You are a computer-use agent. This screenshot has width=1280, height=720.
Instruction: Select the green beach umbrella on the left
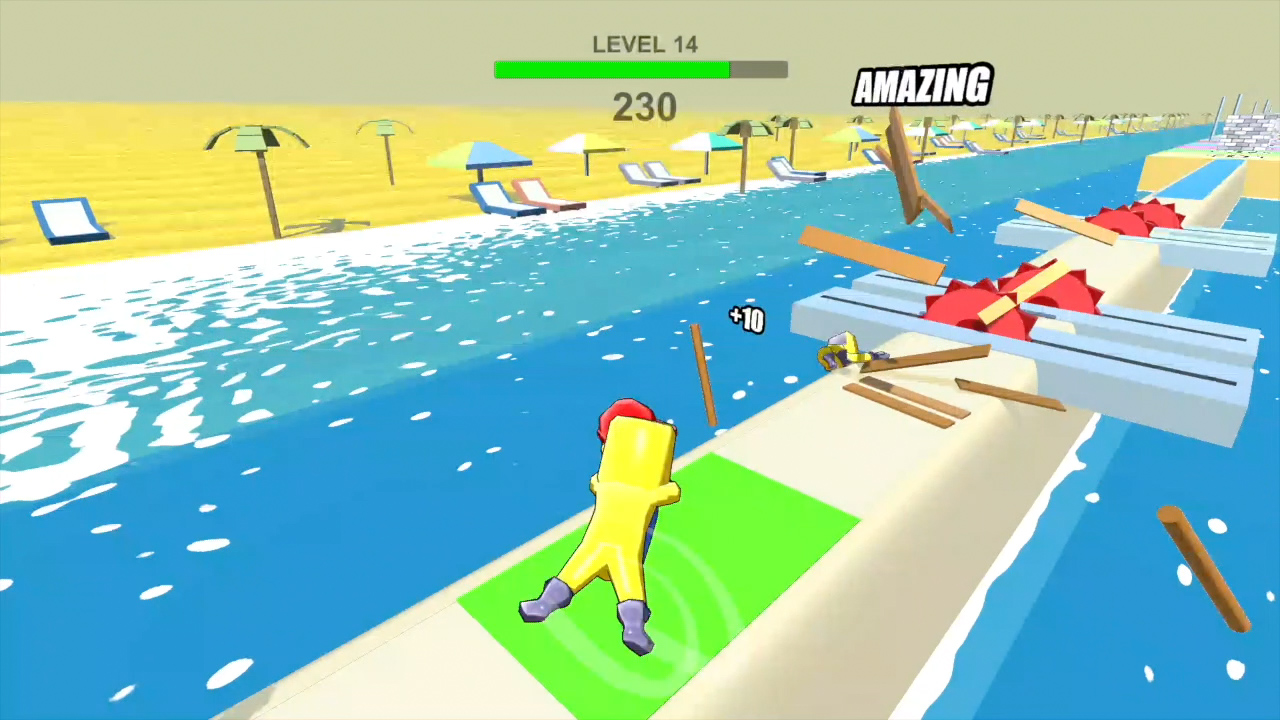[255, 140]
